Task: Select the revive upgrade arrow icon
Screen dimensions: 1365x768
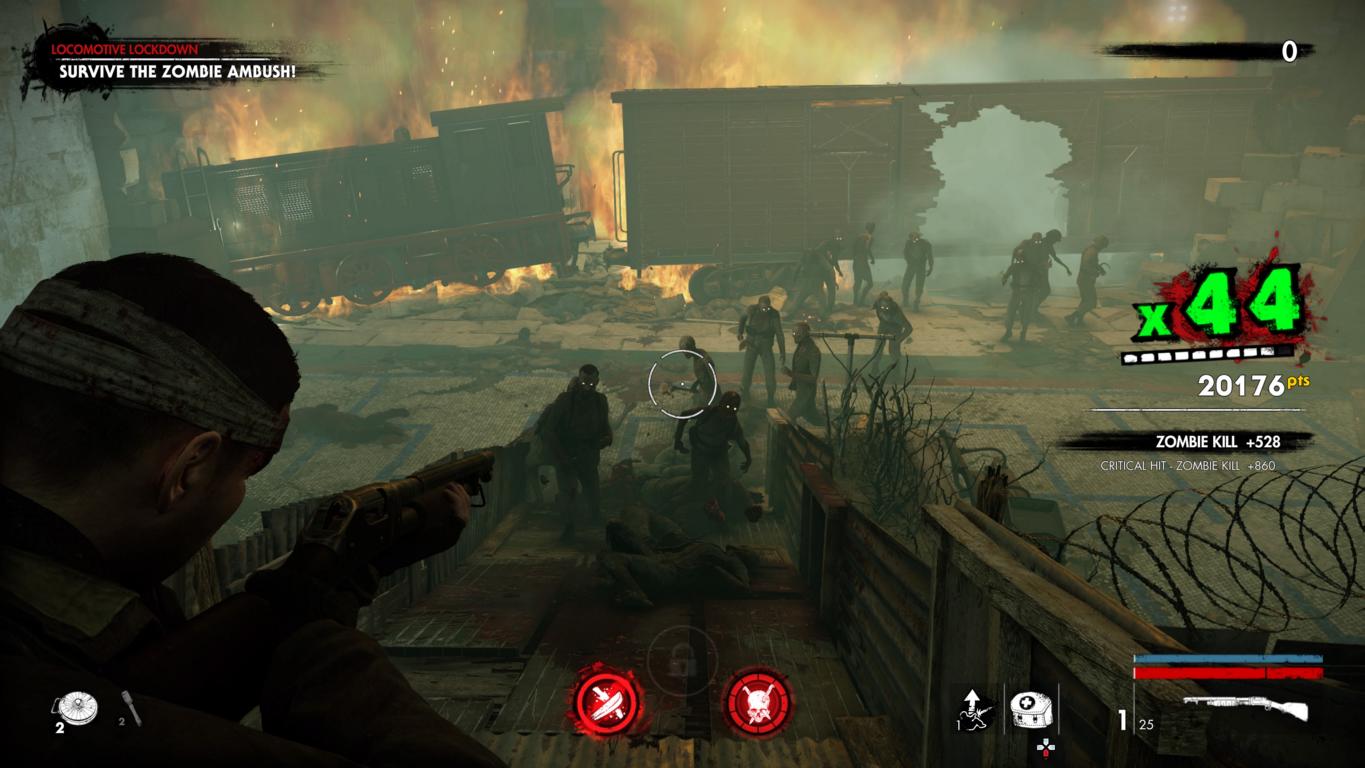Action: (x=973, y=710)
